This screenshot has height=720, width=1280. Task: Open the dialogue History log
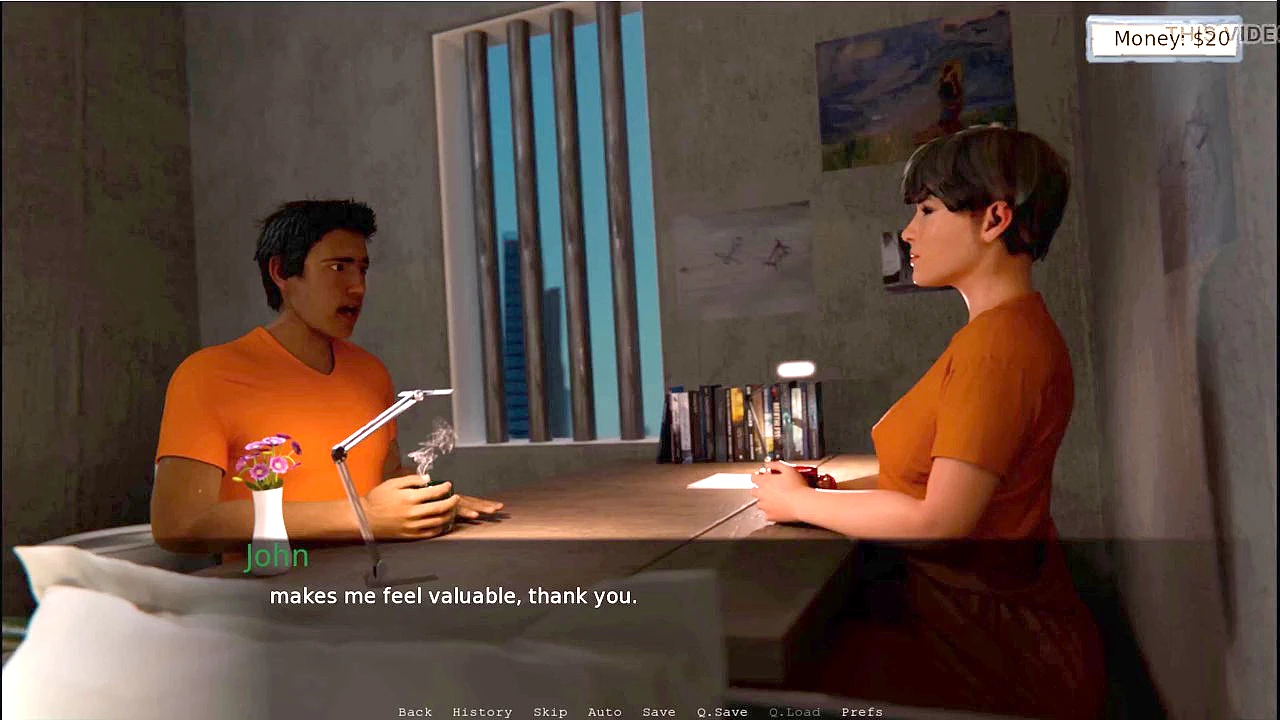pos(482,712)
